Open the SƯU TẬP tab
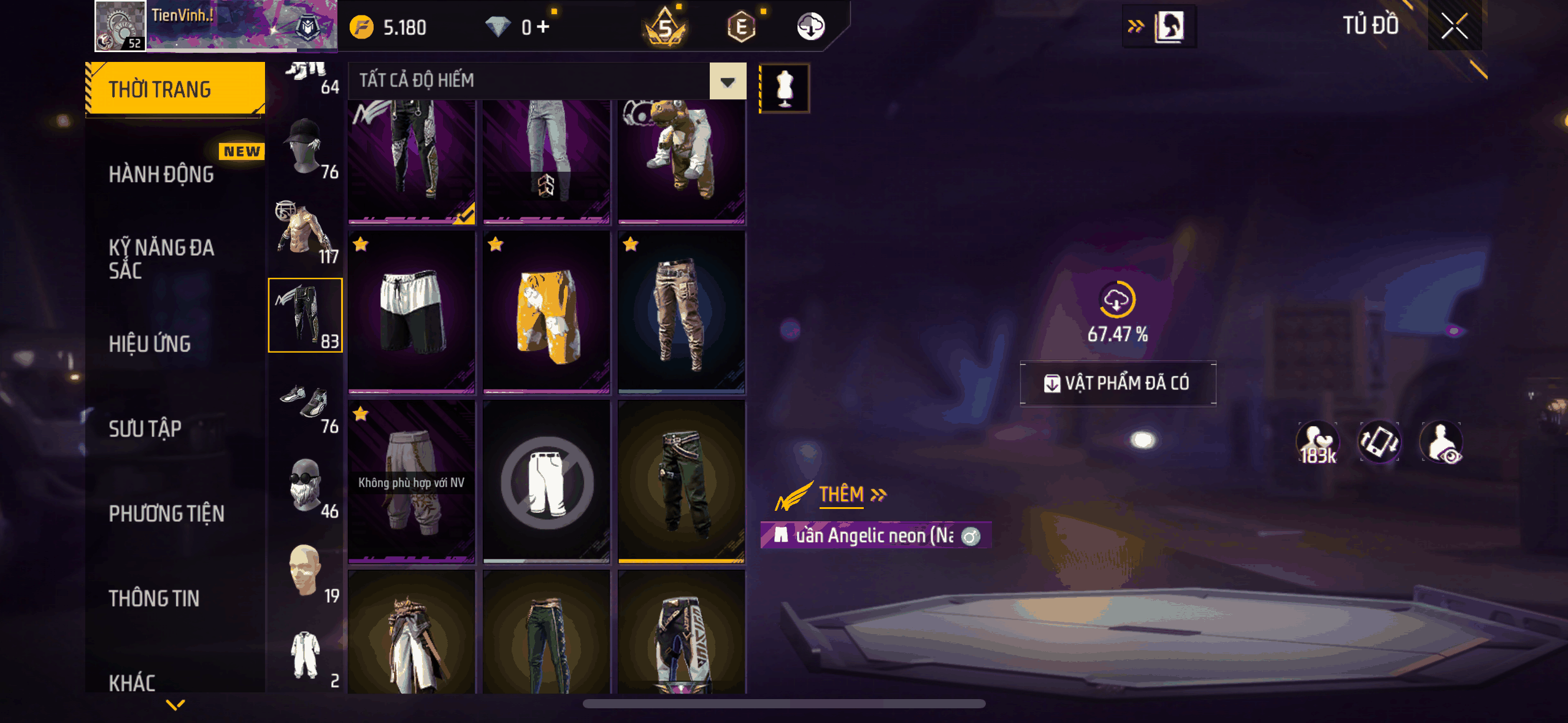This screenshot has width=1568, height=723. [145, 429]
